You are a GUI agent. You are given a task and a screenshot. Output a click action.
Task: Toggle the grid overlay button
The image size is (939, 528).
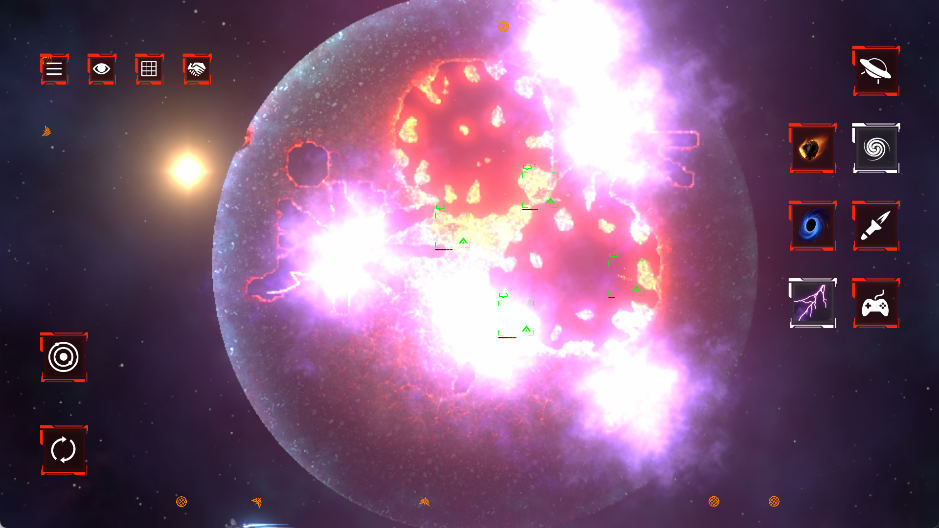pyautogui.click(x=149, y=69)
